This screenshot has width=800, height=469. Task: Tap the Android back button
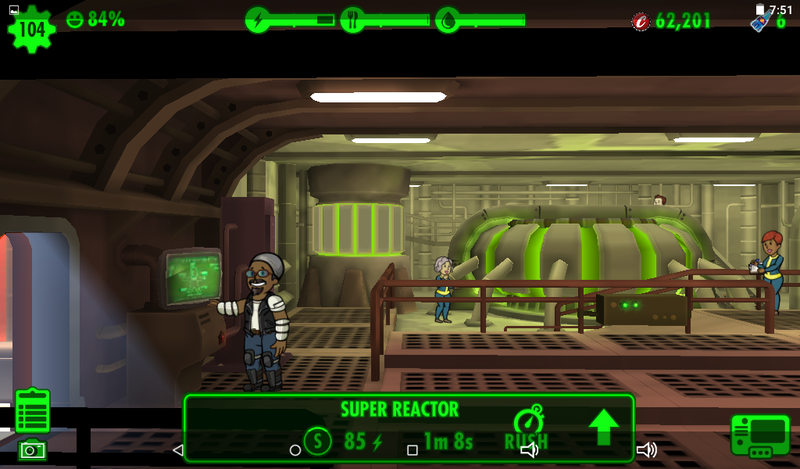pos(178,450)
